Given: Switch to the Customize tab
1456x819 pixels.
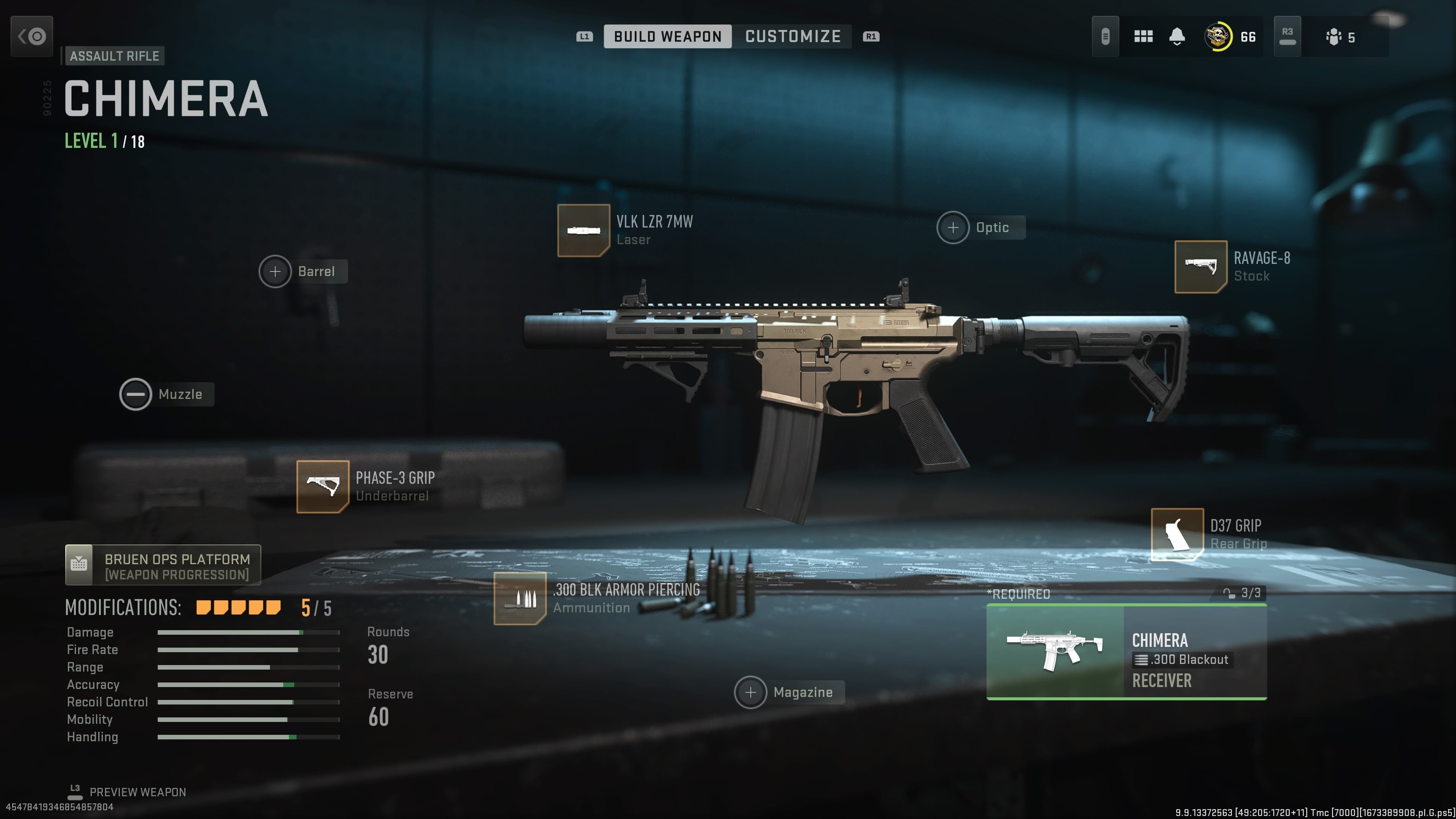Looking at the screenshot, I should 793,36.
